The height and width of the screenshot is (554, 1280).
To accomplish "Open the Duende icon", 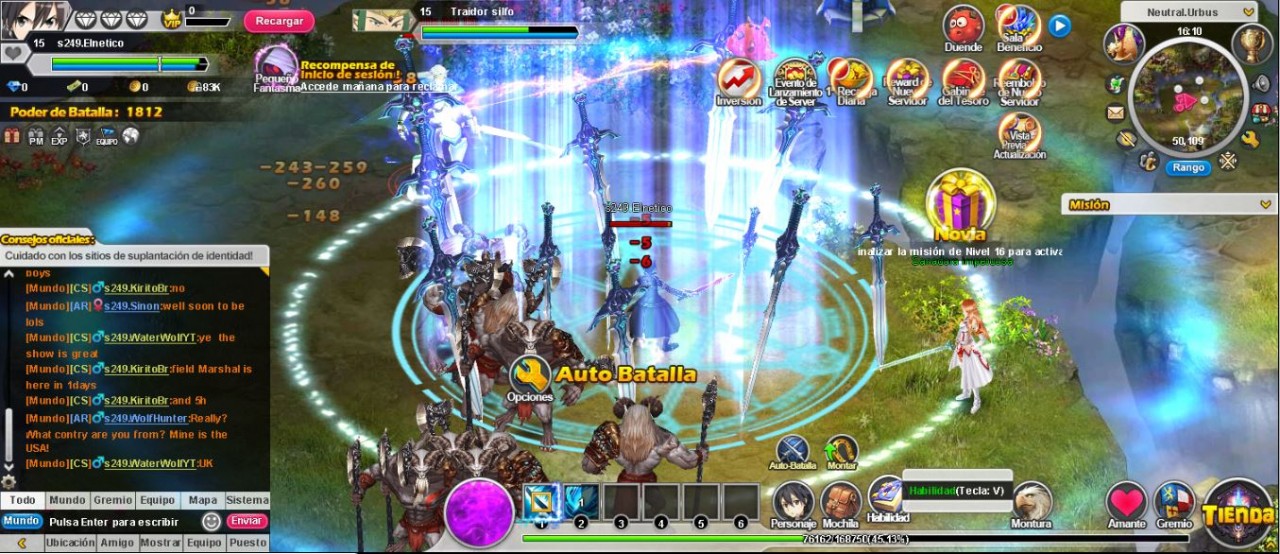I will pos(963,26).
